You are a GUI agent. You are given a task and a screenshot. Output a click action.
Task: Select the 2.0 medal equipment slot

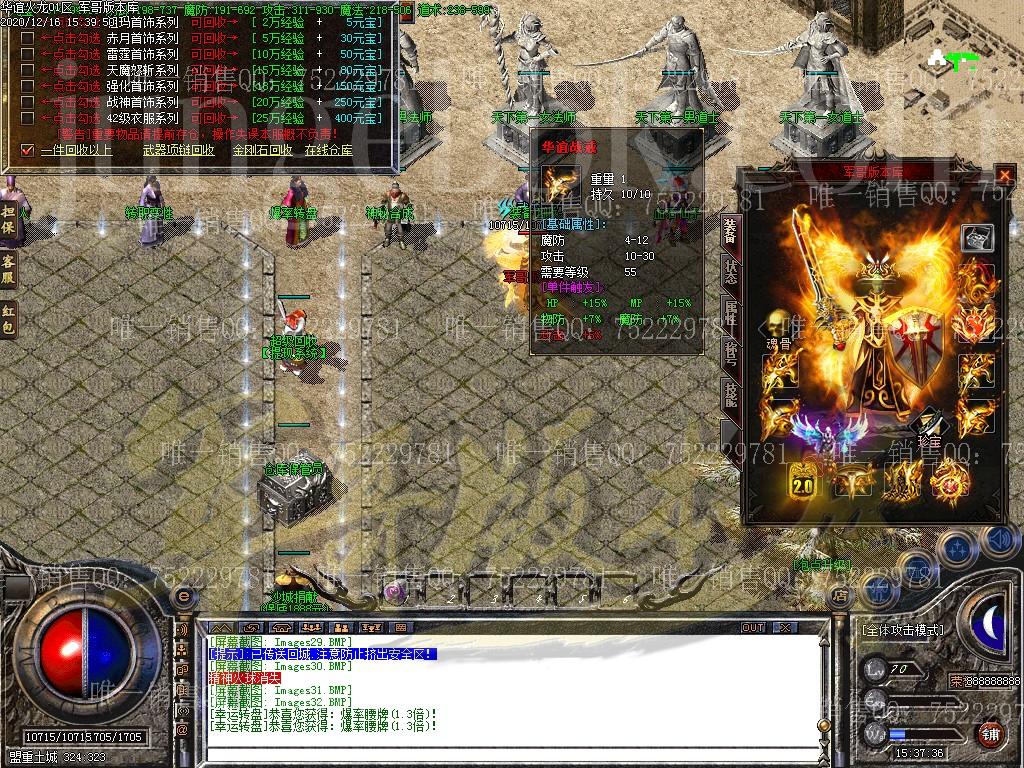(803, 483)
